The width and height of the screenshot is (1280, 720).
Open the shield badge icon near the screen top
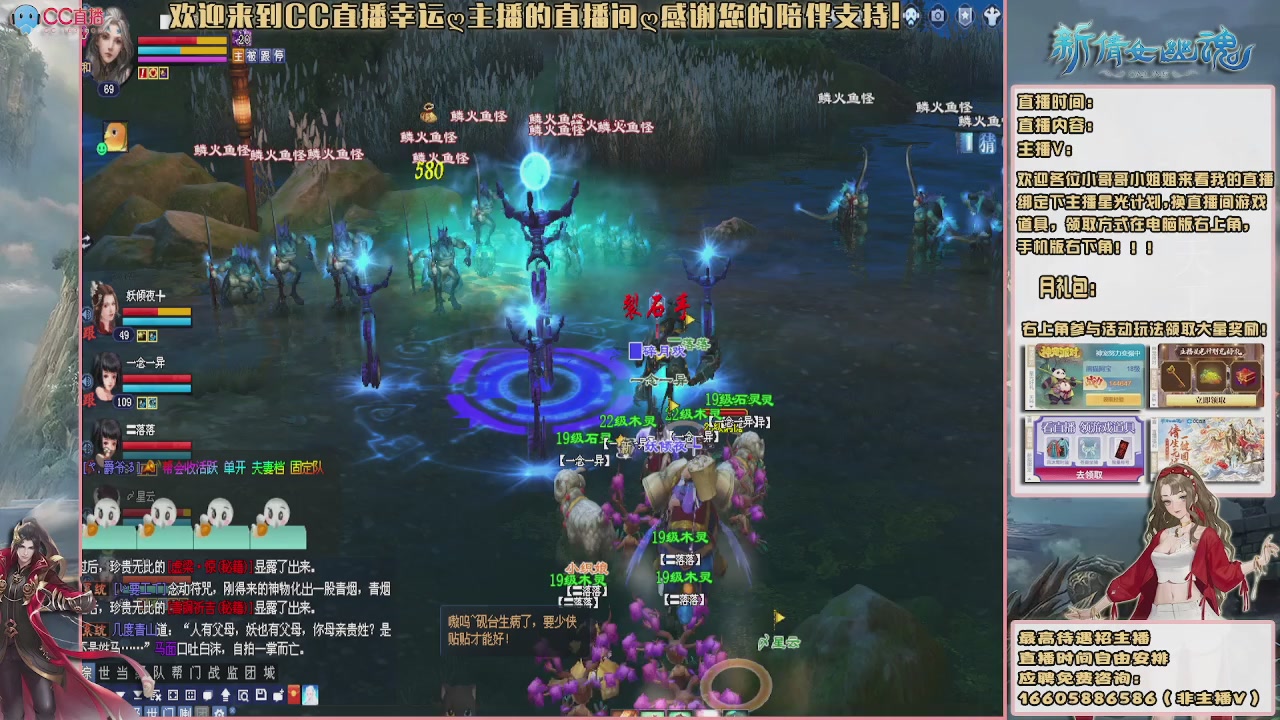966,15
